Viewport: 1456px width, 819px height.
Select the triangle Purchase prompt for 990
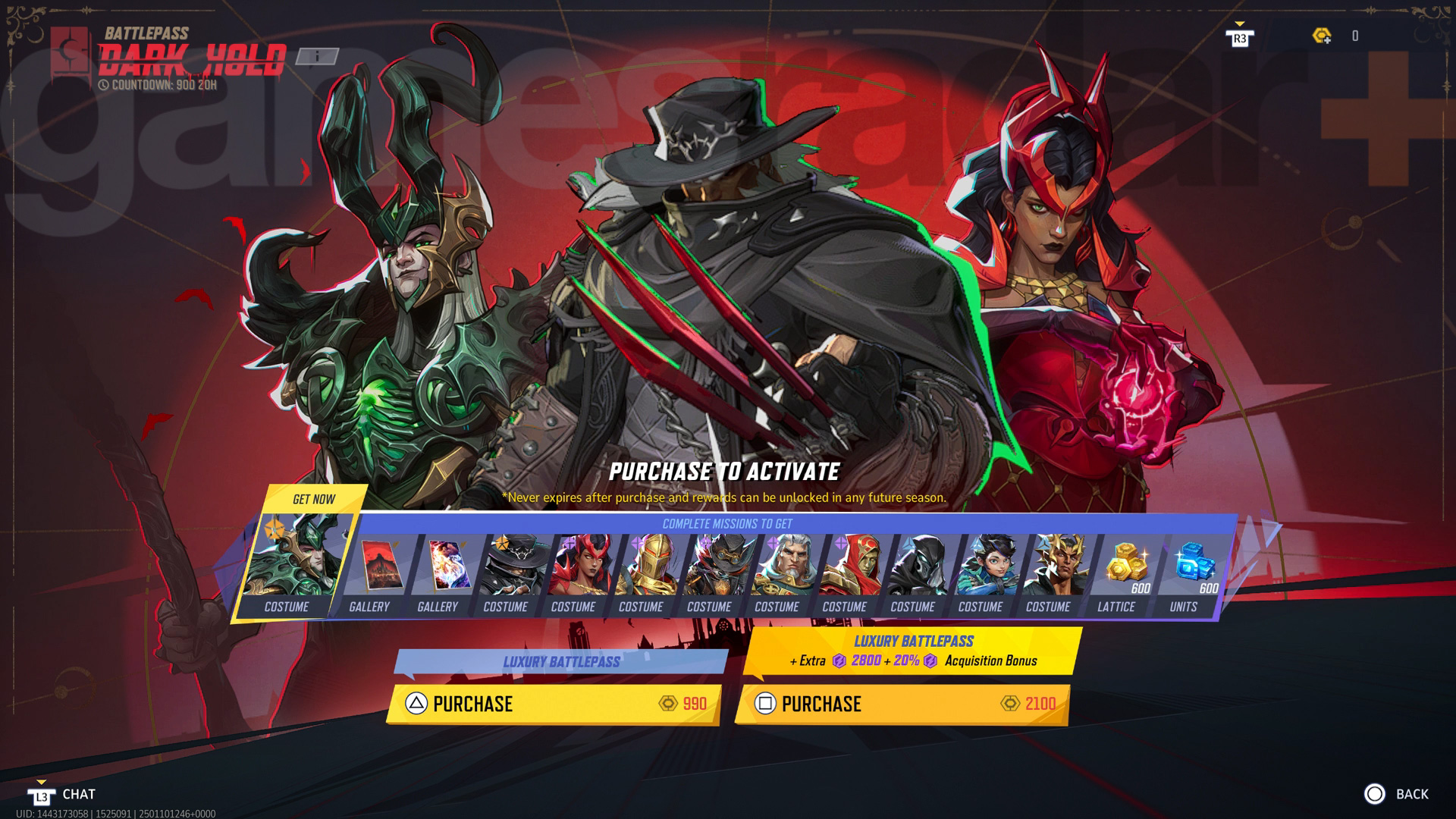[414, 704]
